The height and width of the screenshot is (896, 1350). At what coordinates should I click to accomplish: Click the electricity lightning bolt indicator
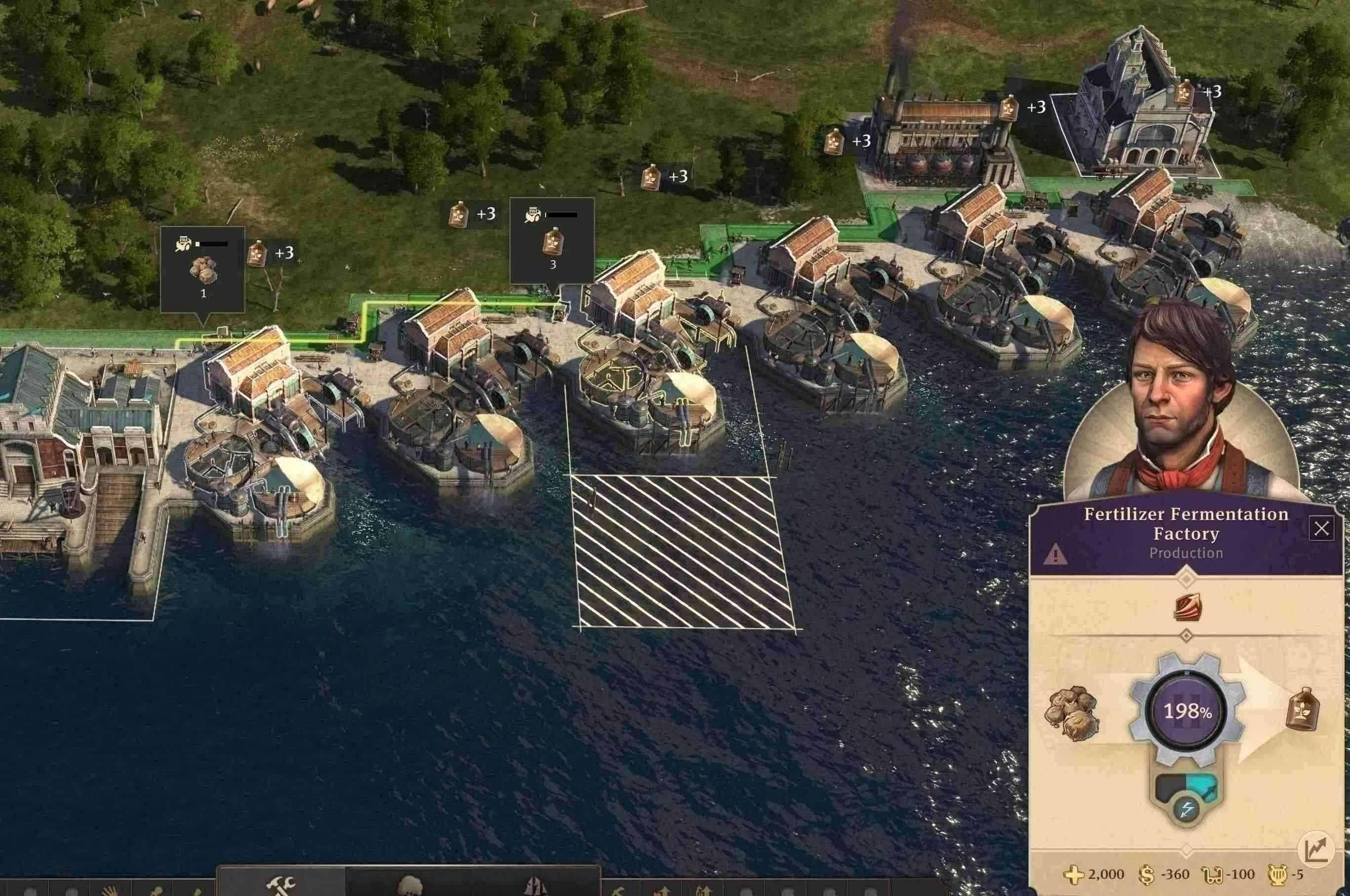tap(1187, 809)
